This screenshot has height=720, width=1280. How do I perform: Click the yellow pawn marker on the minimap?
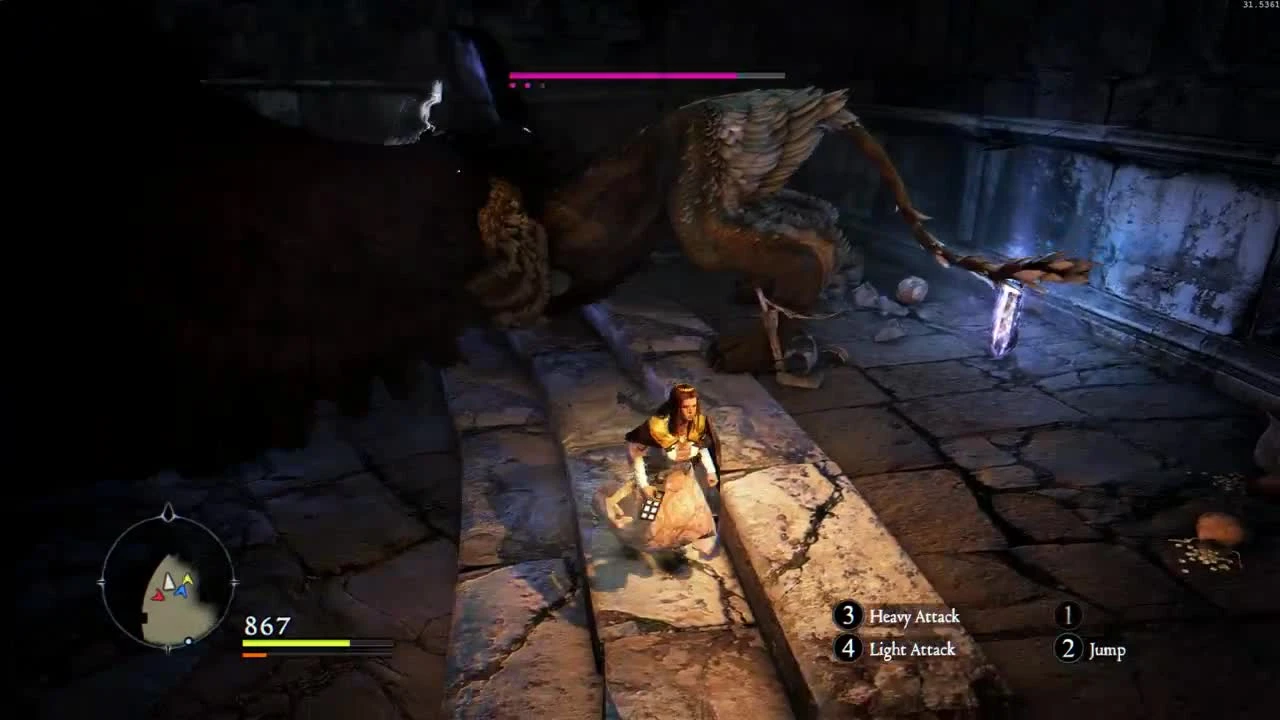point(188,579)
